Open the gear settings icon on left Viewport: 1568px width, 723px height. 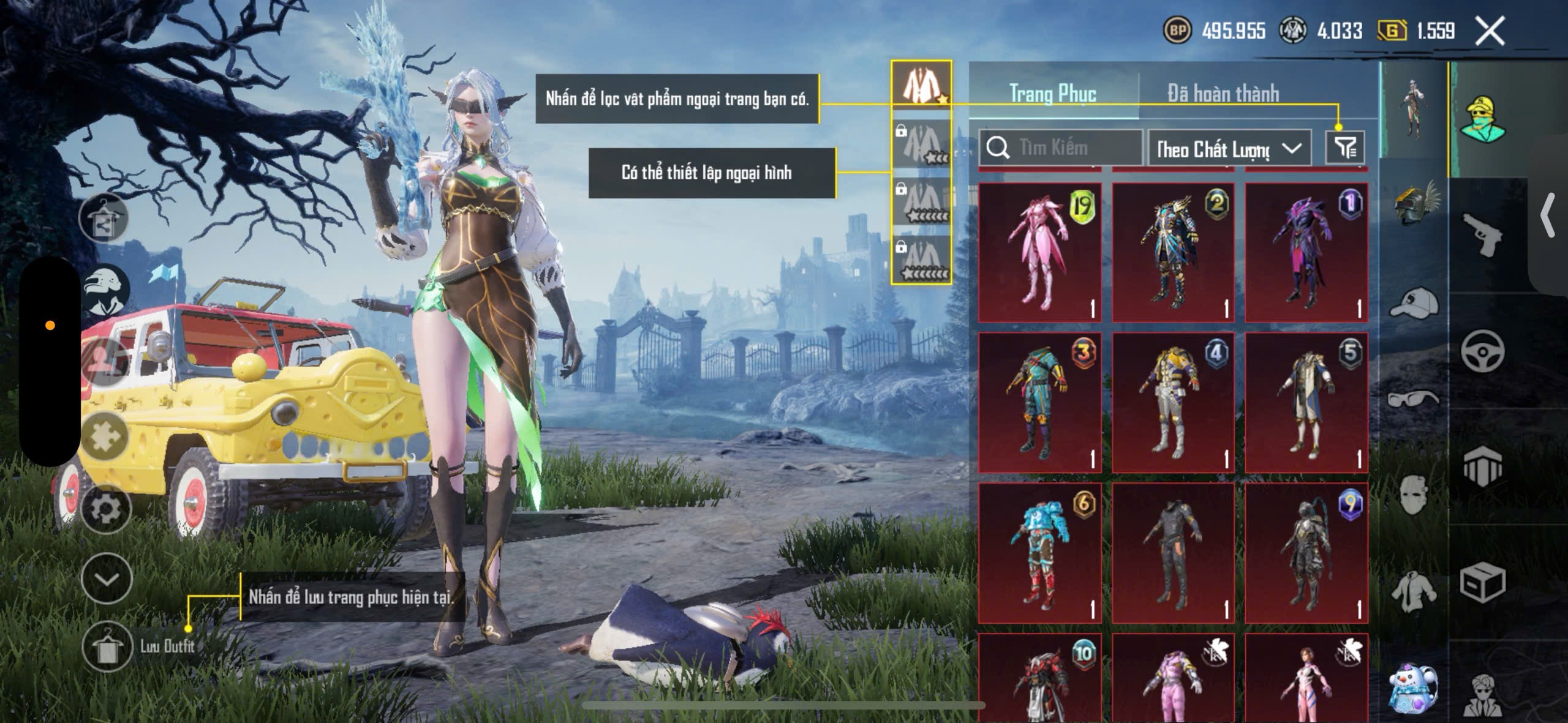click(107, 509)
